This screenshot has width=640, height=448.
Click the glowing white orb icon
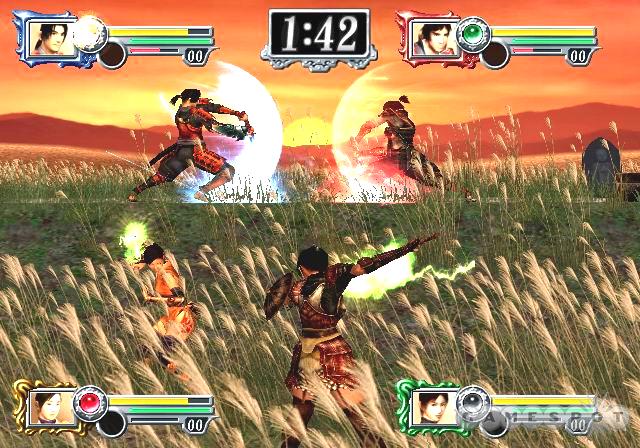tap(91, 32)
